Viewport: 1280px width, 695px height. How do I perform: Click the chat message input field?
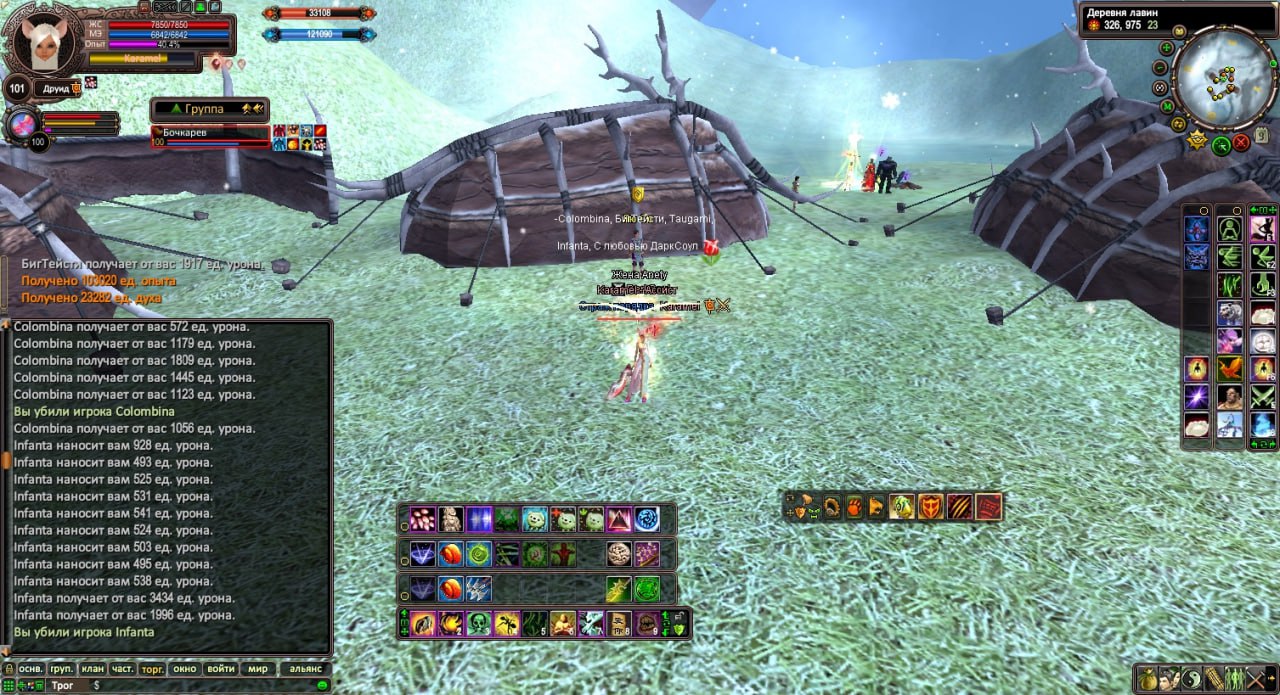point(200,685)
